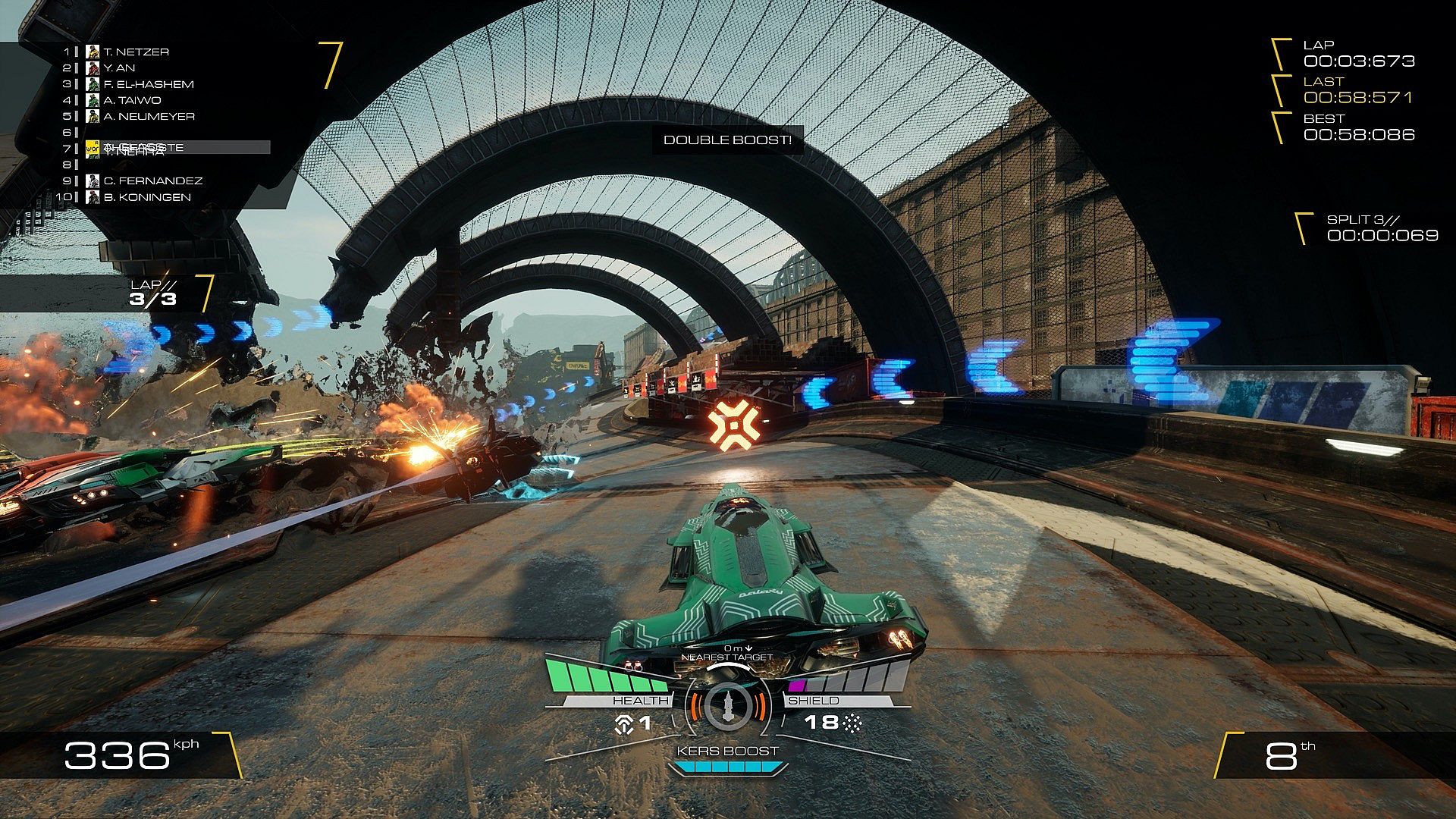The width and height of the screenshot is (1456, 819).
Task: Select Y. An in the race standings
Action: click(119, 67)
